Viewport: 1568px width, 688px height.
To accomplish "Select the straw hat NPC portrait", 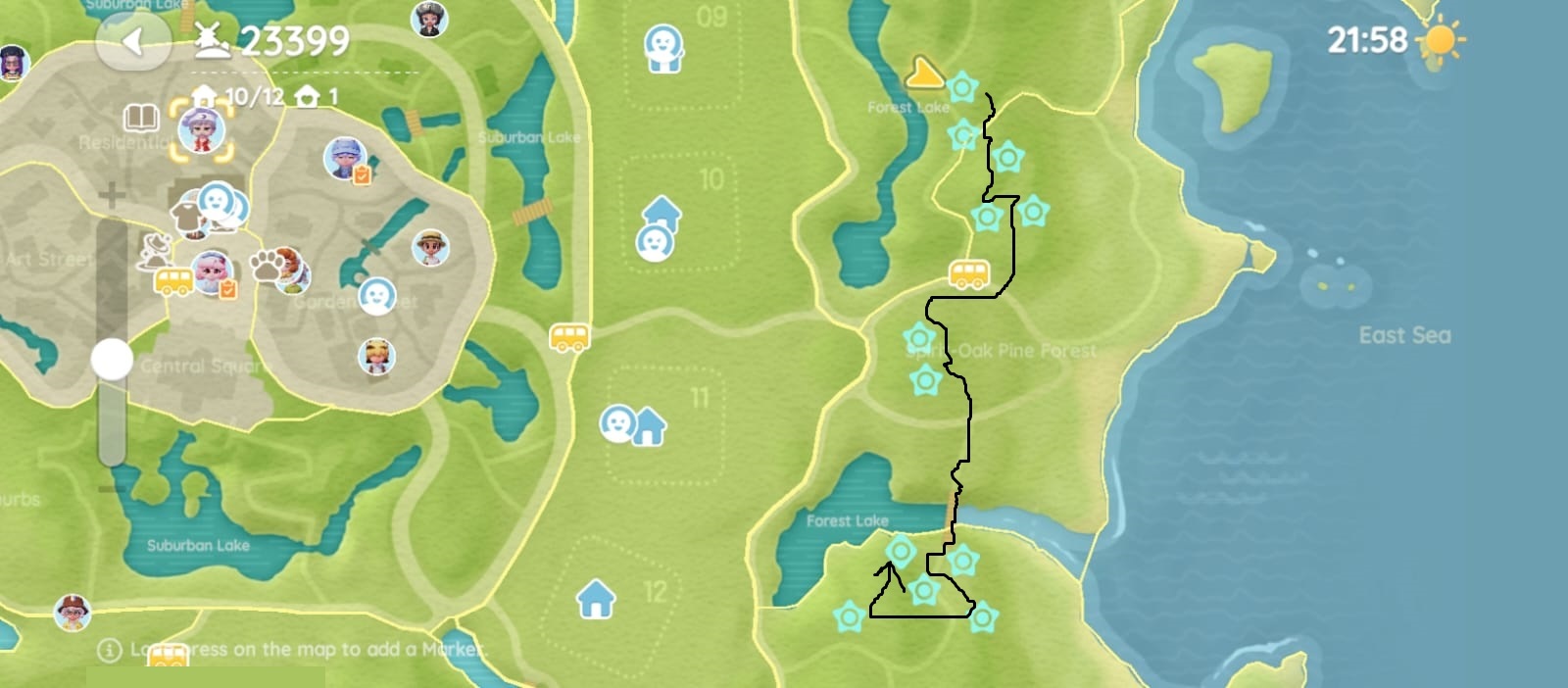I will coord(430,247).
